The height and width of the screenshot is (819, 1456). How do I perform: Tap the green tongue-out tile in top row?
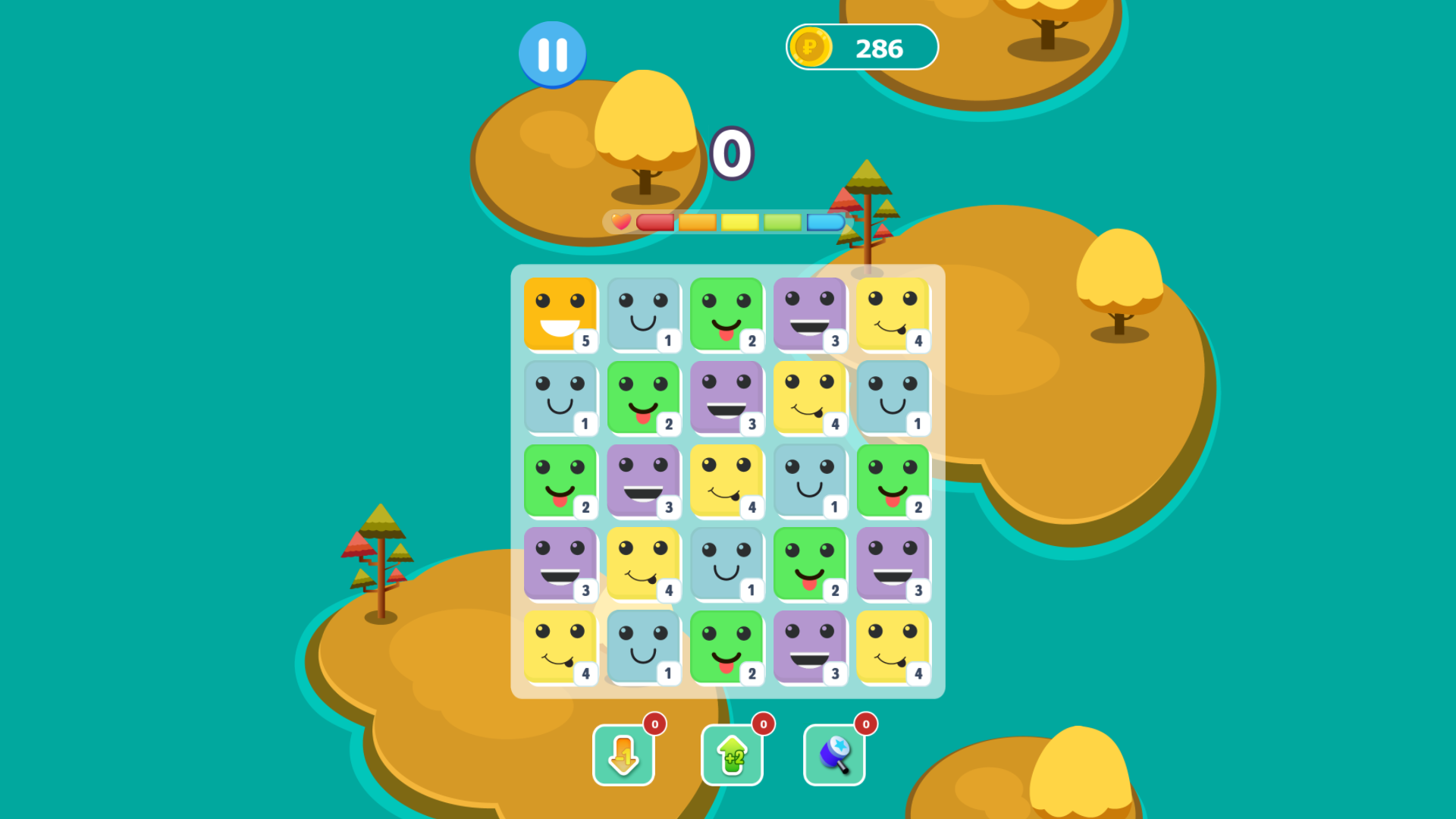coord(727,315)
